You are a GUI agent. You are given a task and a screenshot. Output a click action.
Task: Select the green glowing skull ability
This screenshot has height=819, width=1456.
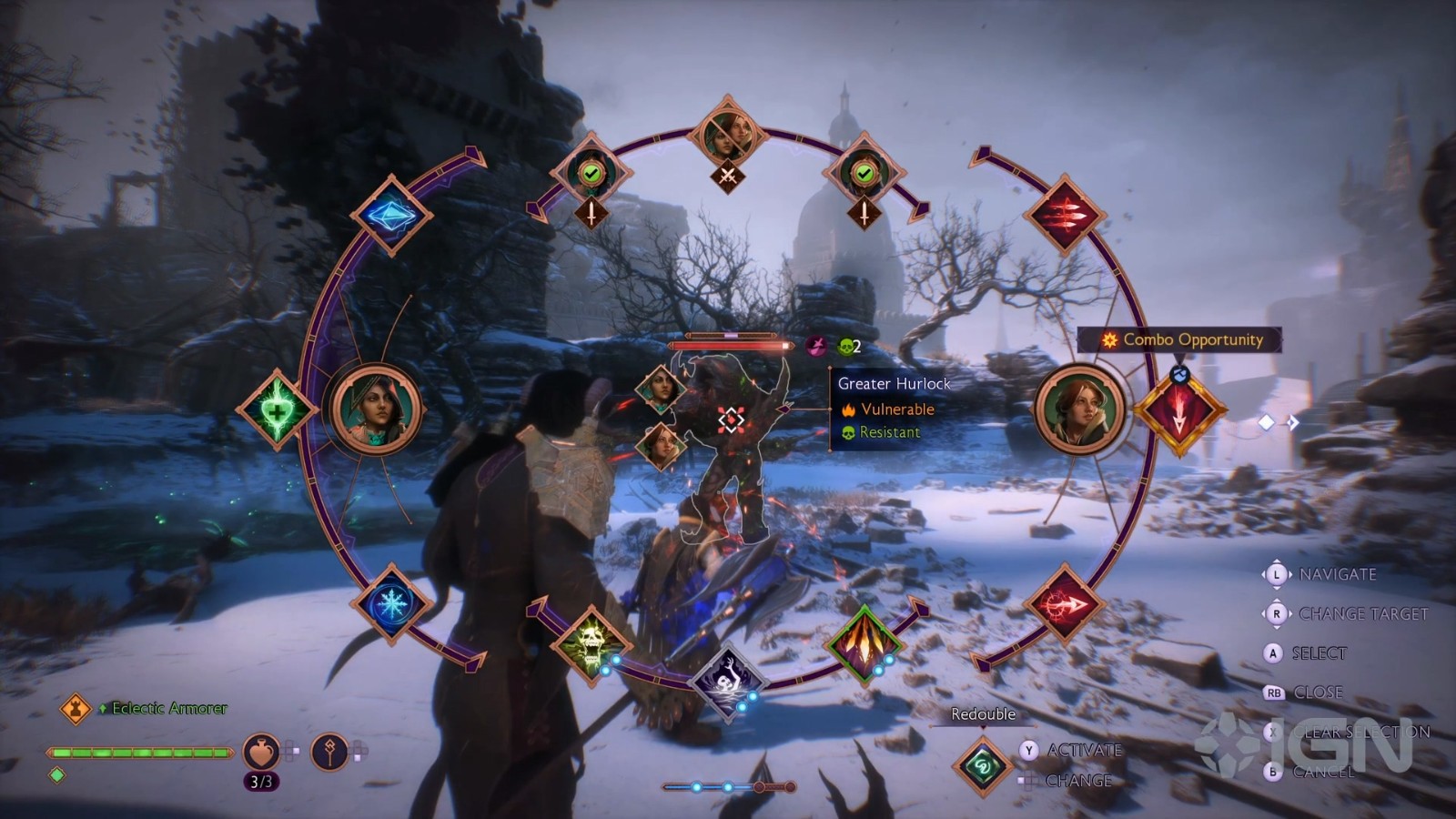tap(591, 643)
